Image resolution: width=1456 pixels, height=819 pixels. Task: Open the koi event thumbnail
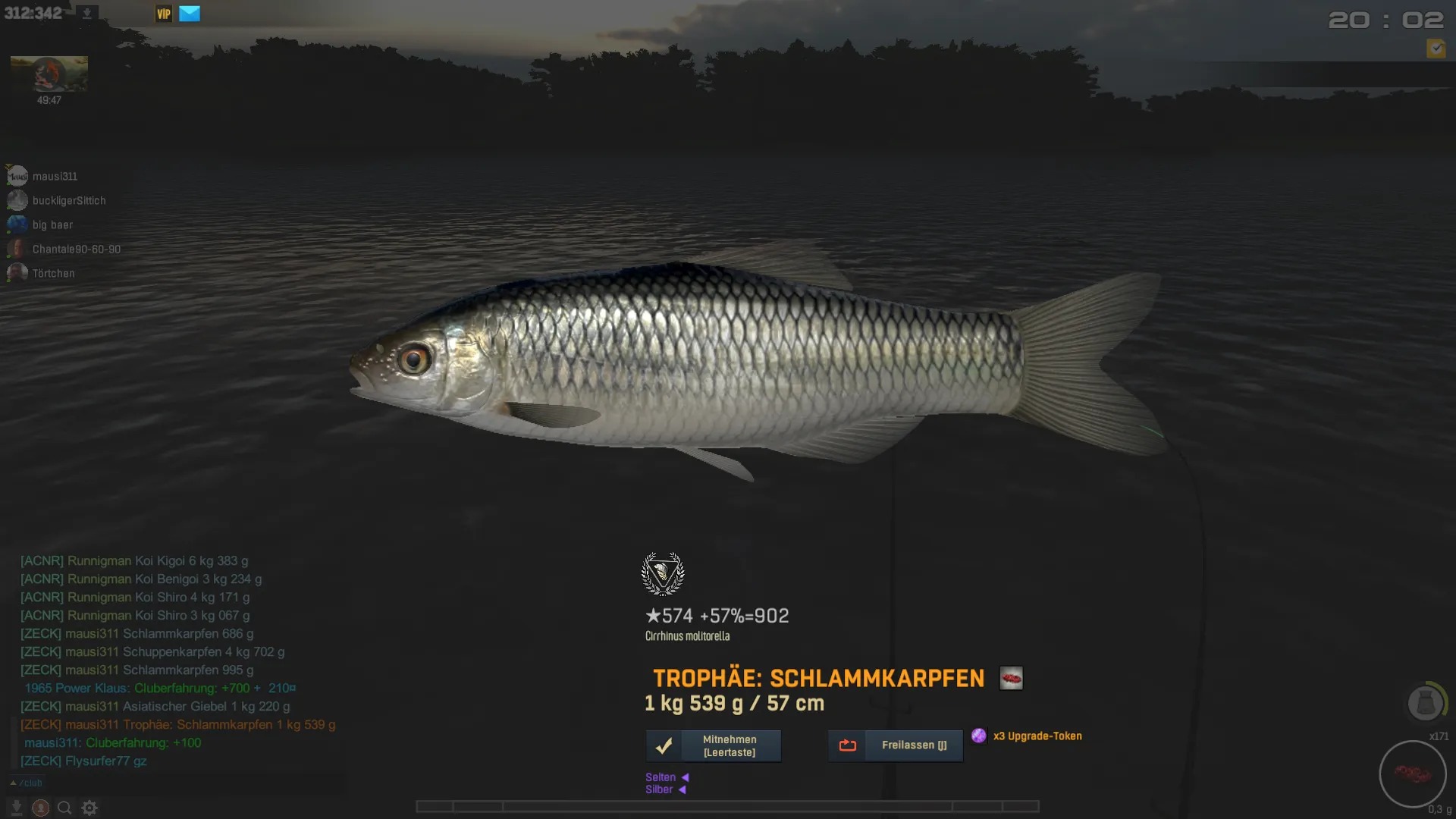point(49,74)
